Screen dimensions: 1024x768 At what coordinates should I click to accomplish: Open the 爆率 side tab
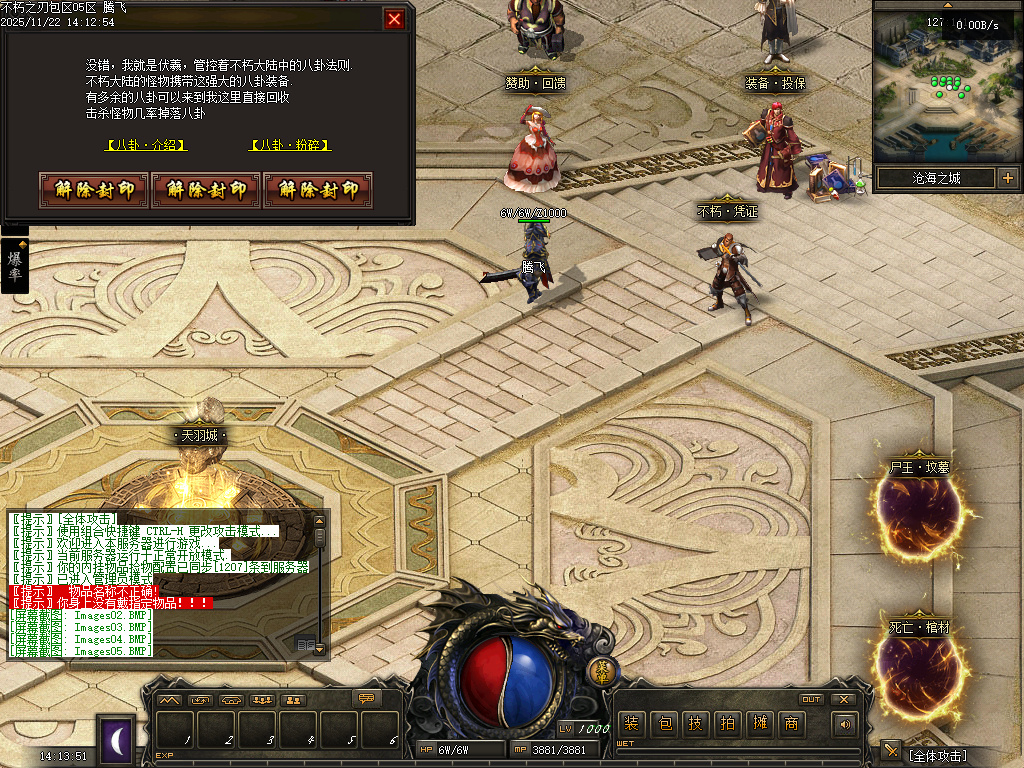point(15,266)
